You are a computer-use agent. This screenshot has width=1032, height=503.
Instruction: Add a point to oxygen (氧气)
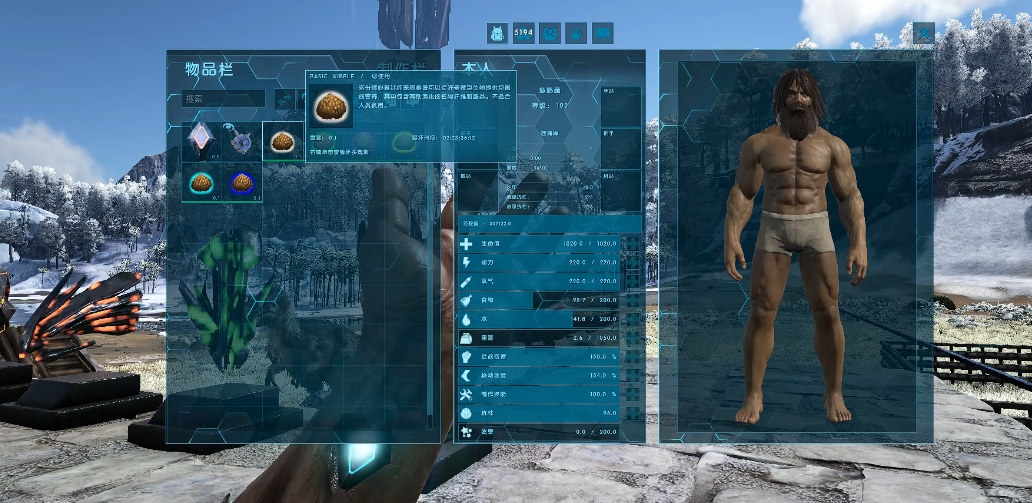point(632,281)
